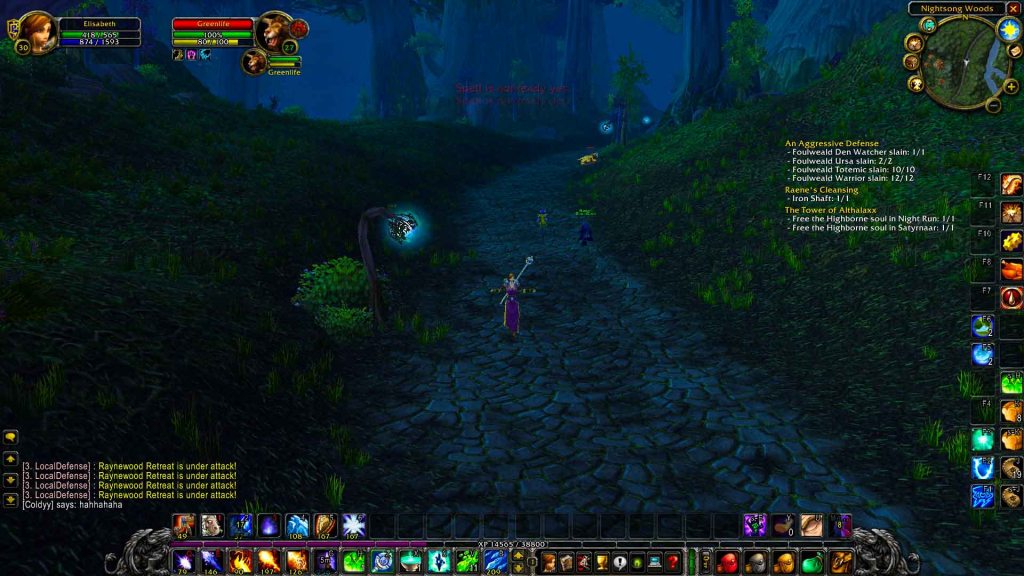Select the Greenlife target portrait

[x=272, y=31]
